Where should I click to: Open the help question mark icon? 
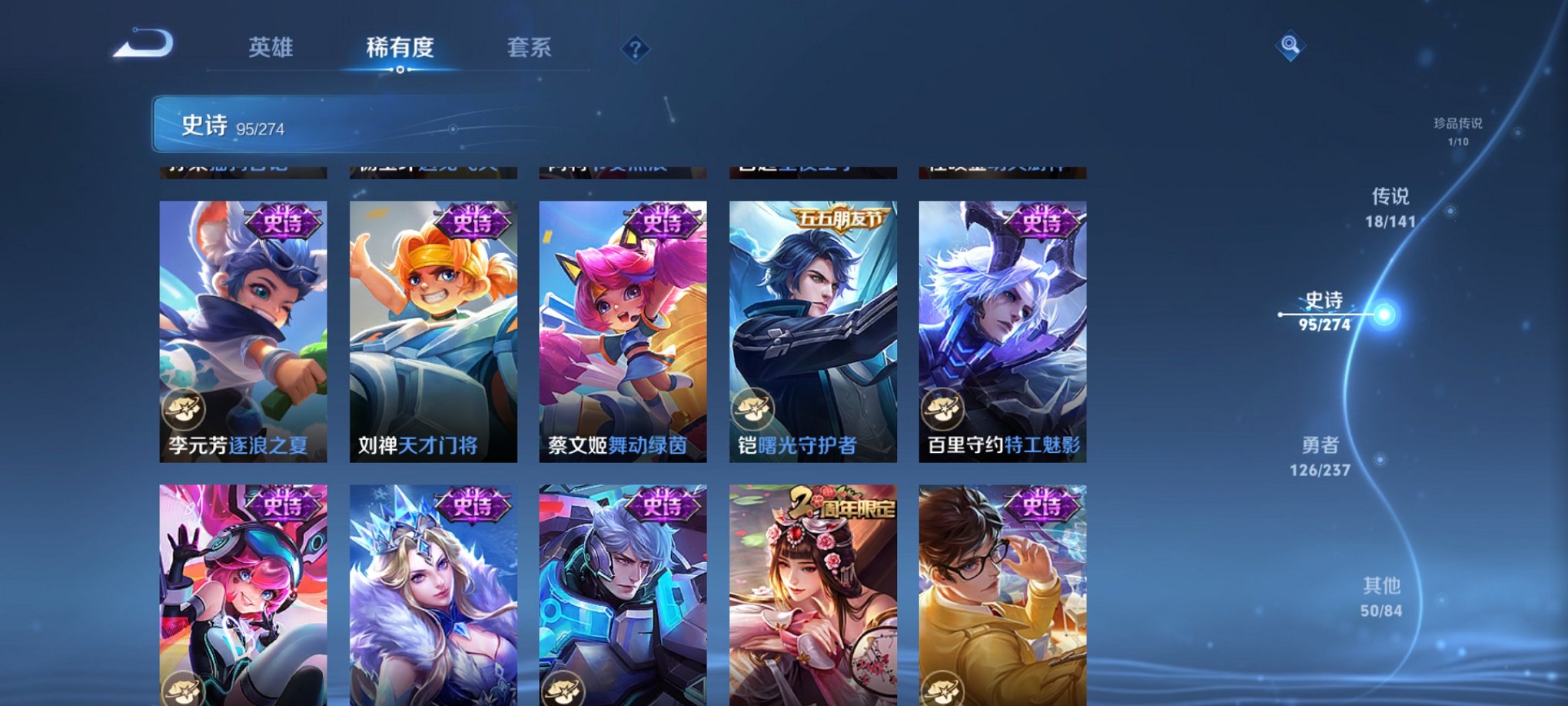click(x=635, y=50)
